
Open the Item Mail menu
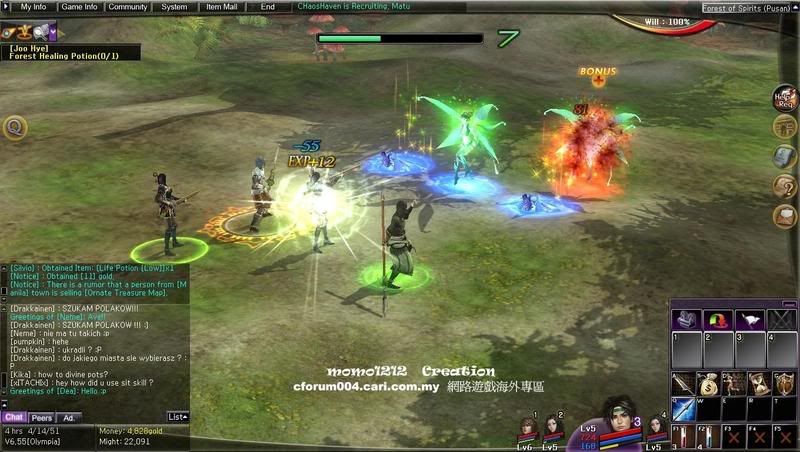tap(222, 6)
